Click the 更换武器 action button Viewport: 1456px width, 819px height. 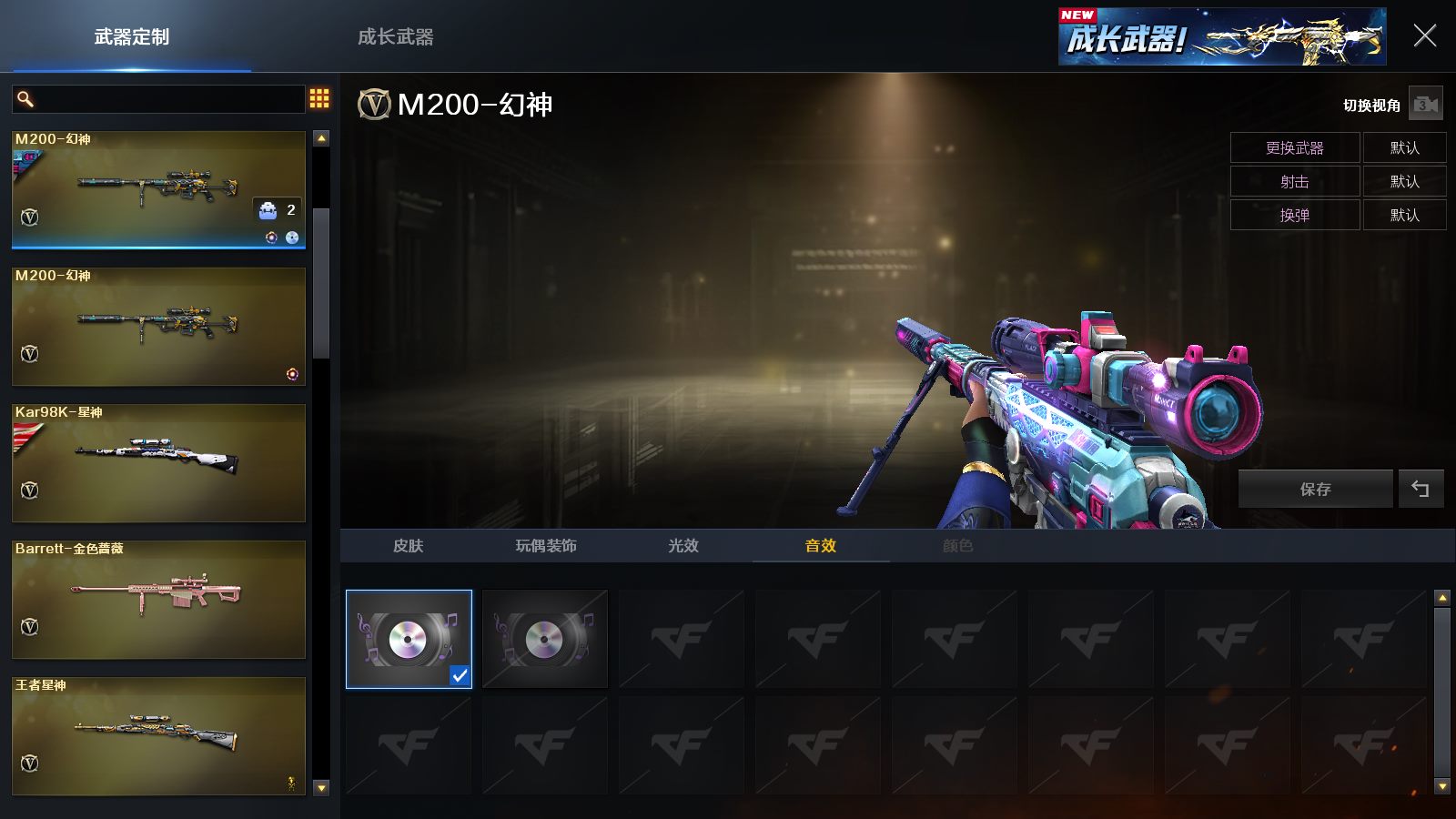coord(1294,147)
